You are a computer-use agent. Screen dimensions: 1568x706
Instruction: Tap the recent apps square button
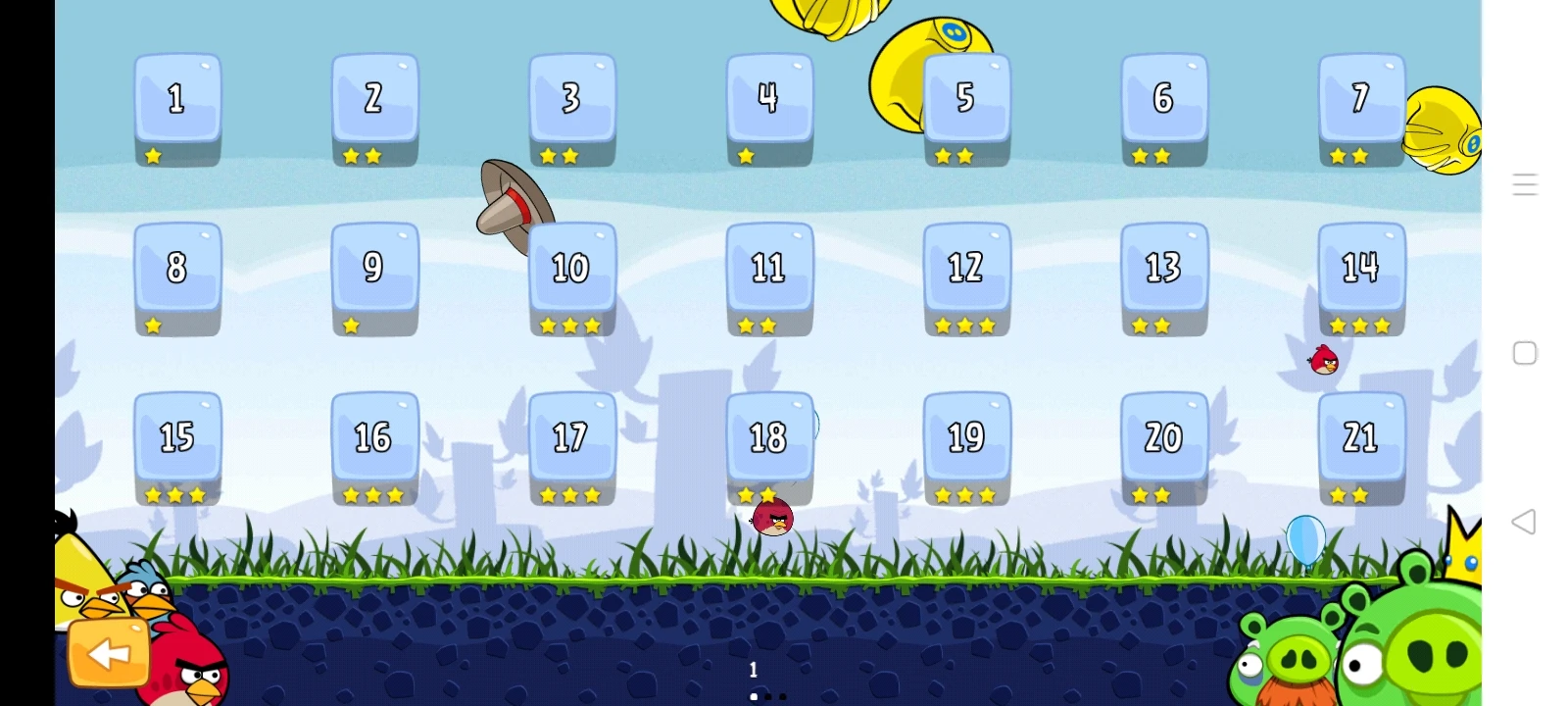pyautogui.click(x=1525, y=353)
